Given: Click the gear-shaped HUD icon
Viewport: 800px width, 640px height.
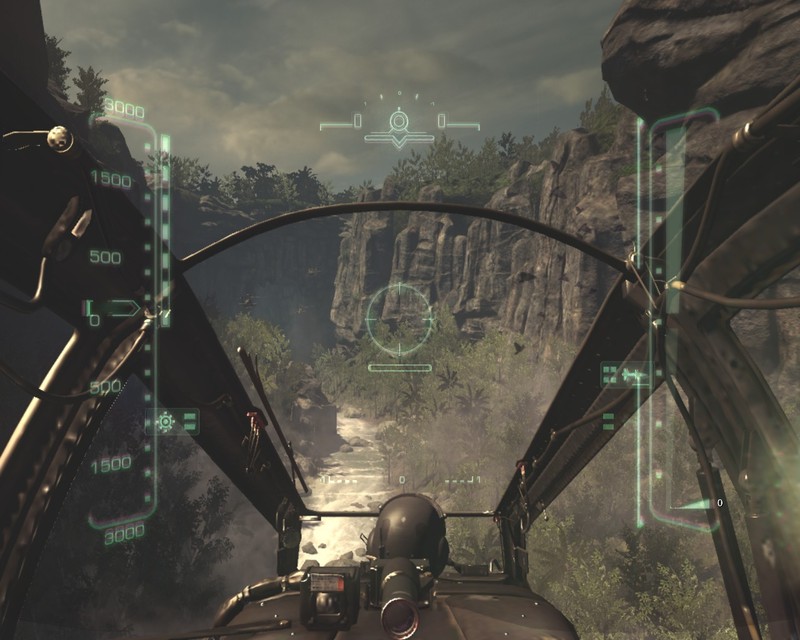Looking at the screenshot, I should coord(166,421).
